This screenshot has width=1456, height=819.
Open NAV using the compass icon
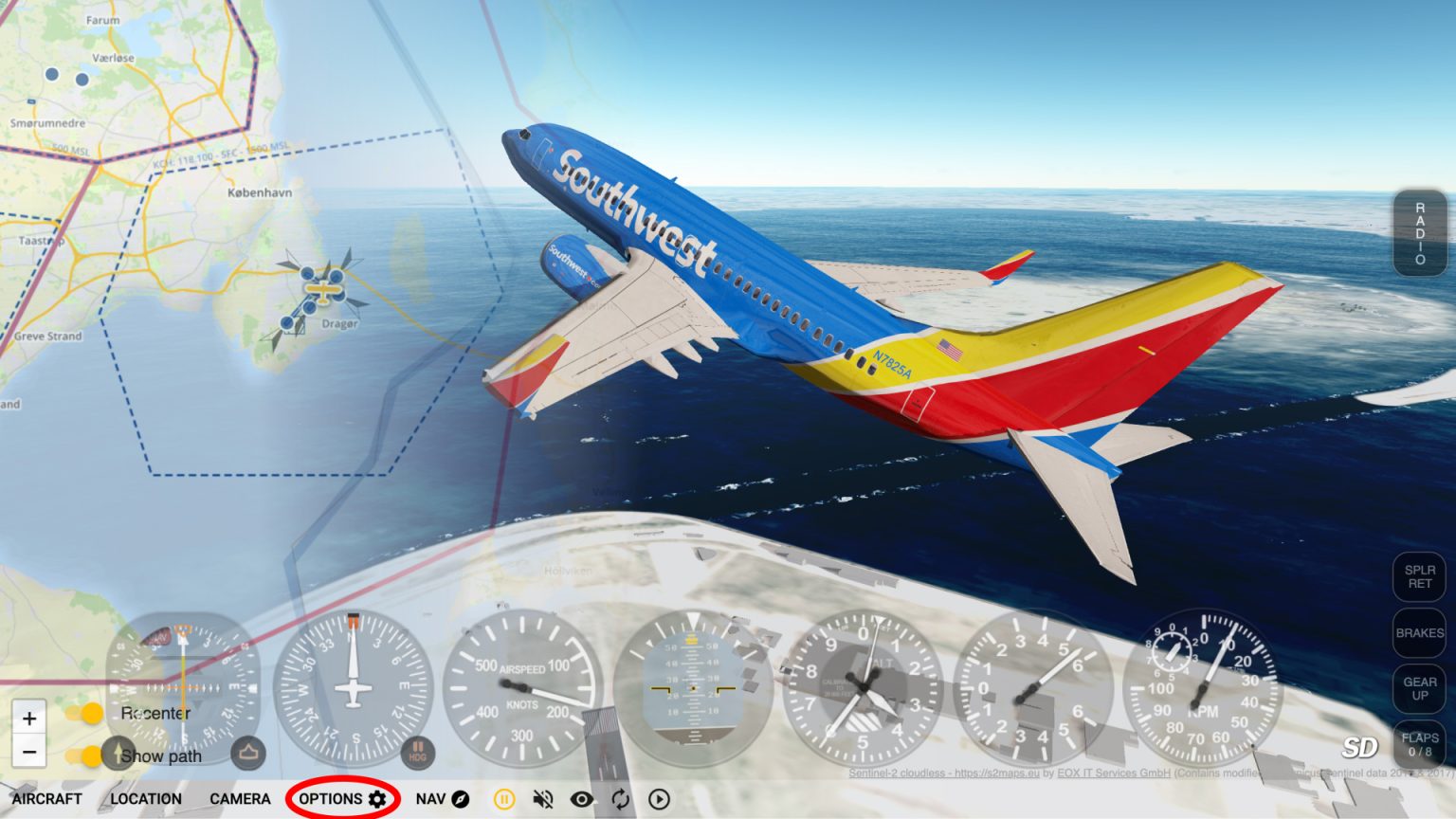click(458, 799)
